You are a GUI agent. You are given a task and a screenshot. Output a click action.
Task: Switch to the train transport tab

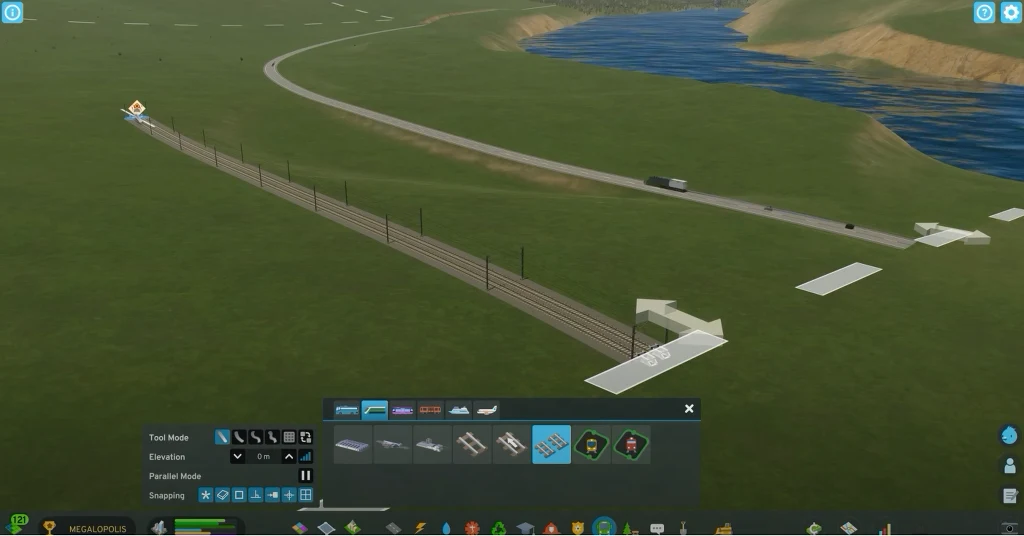(x=375, y=410)
